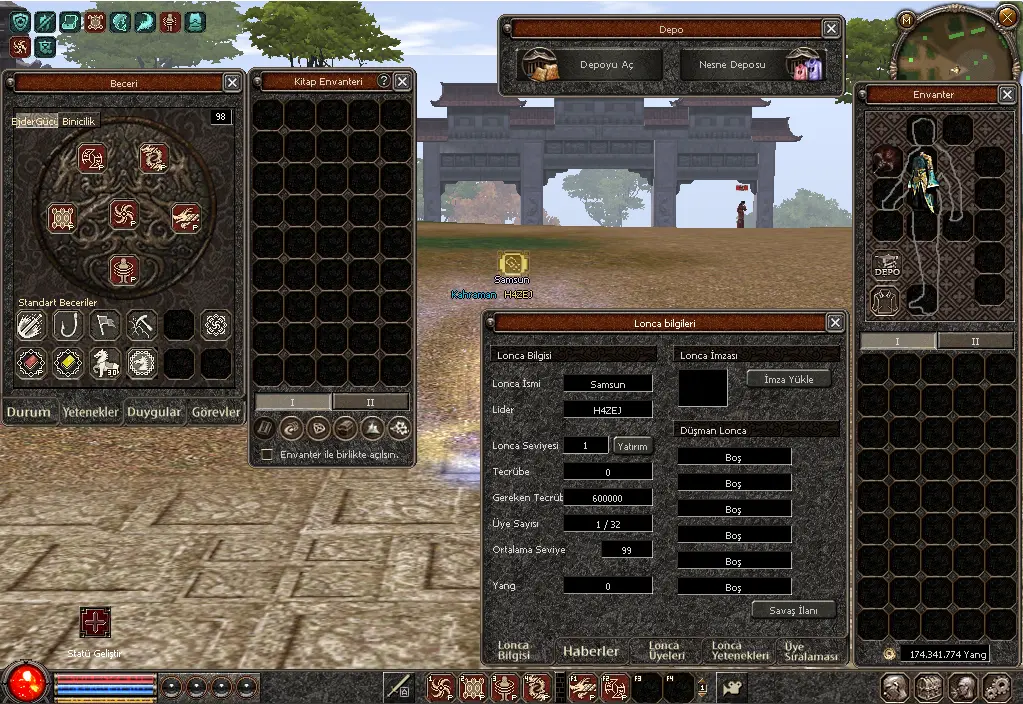
Task: Close the Kitap Envanteri window
Action: click(x=402, y=81)
